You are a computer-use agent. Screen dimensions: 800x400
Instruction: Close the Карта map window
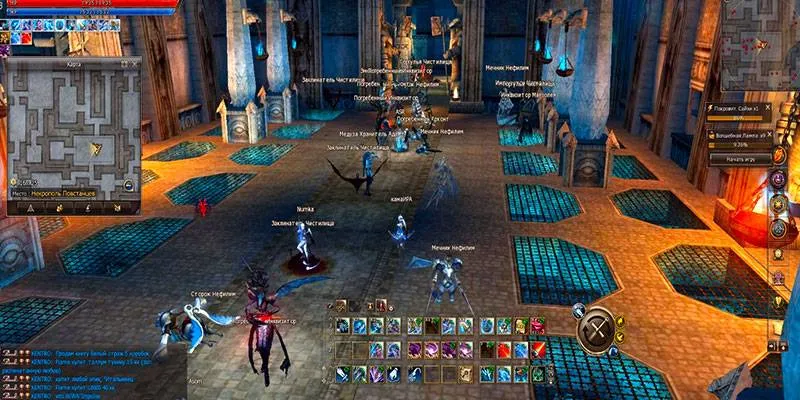(x=135, y=62)
